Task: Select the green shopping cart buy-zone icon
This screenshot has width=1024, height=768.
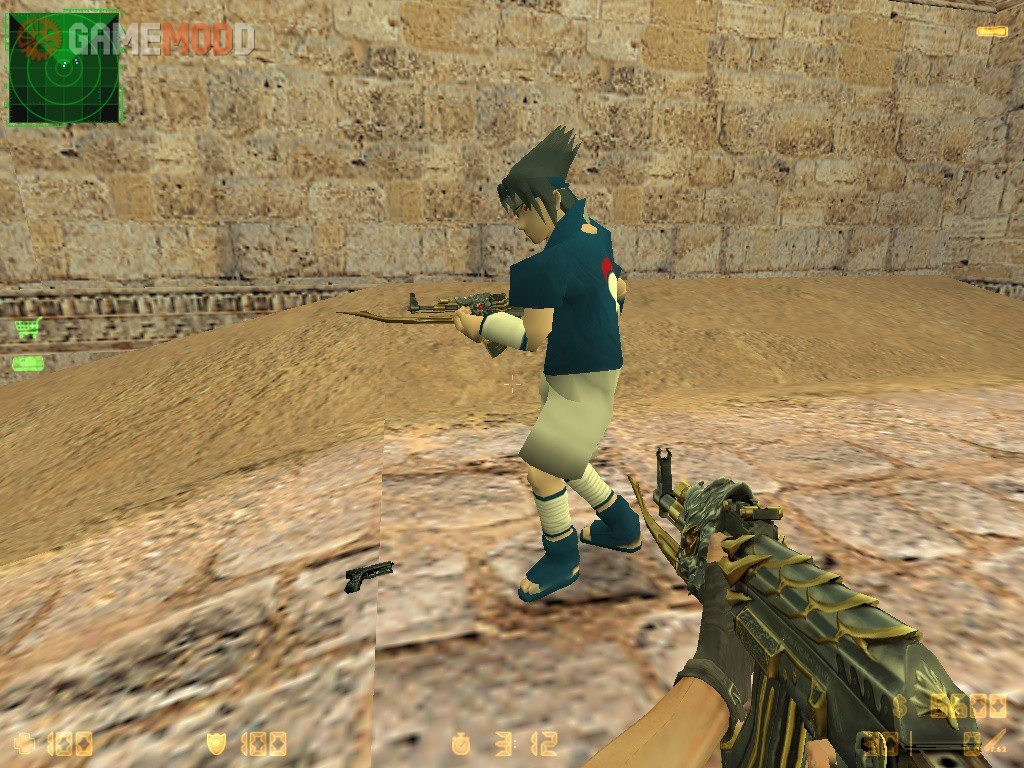Action: click(27, 328)
